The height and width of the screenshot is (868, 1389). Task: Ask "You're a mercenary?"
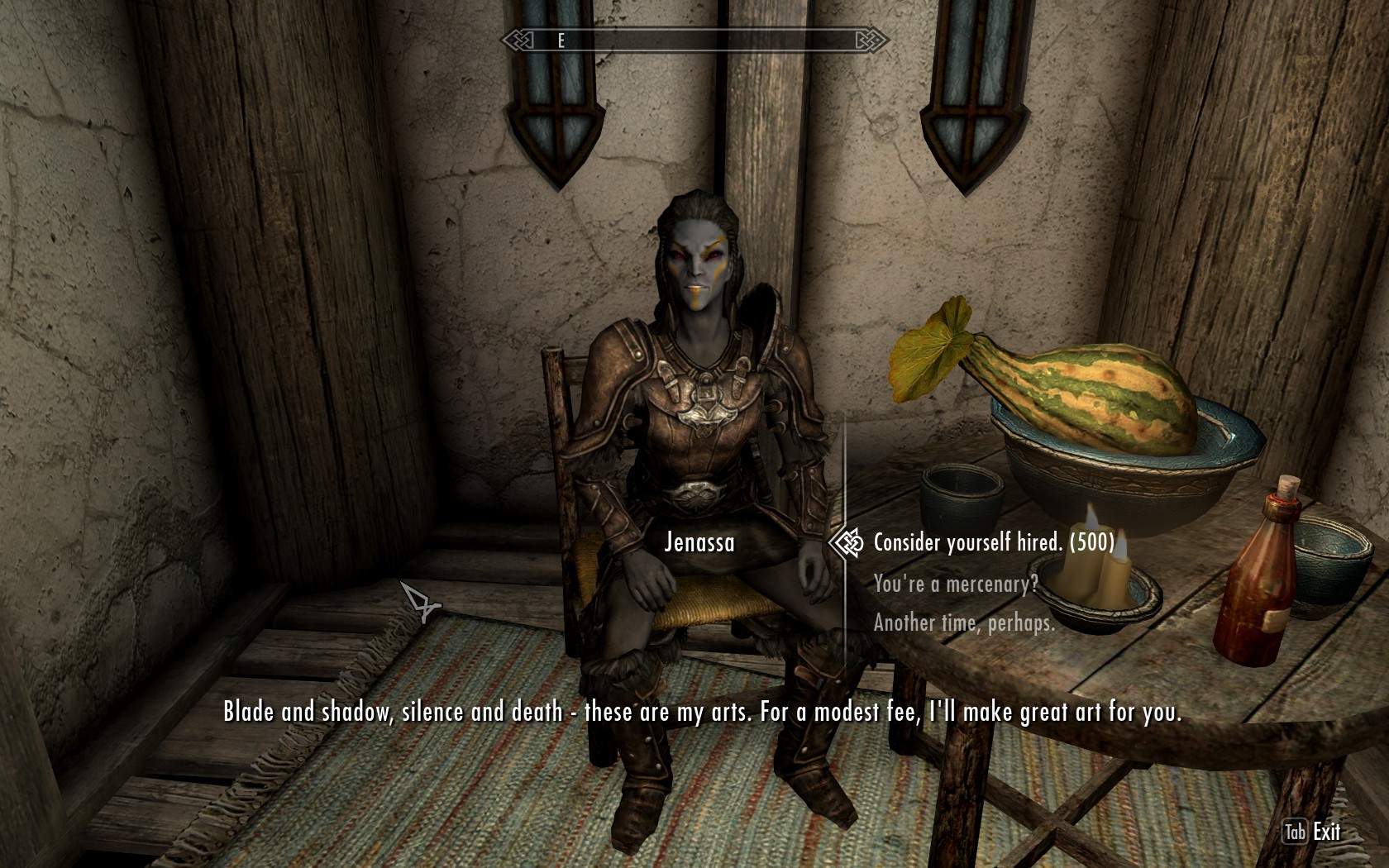[x=955, y=584]
